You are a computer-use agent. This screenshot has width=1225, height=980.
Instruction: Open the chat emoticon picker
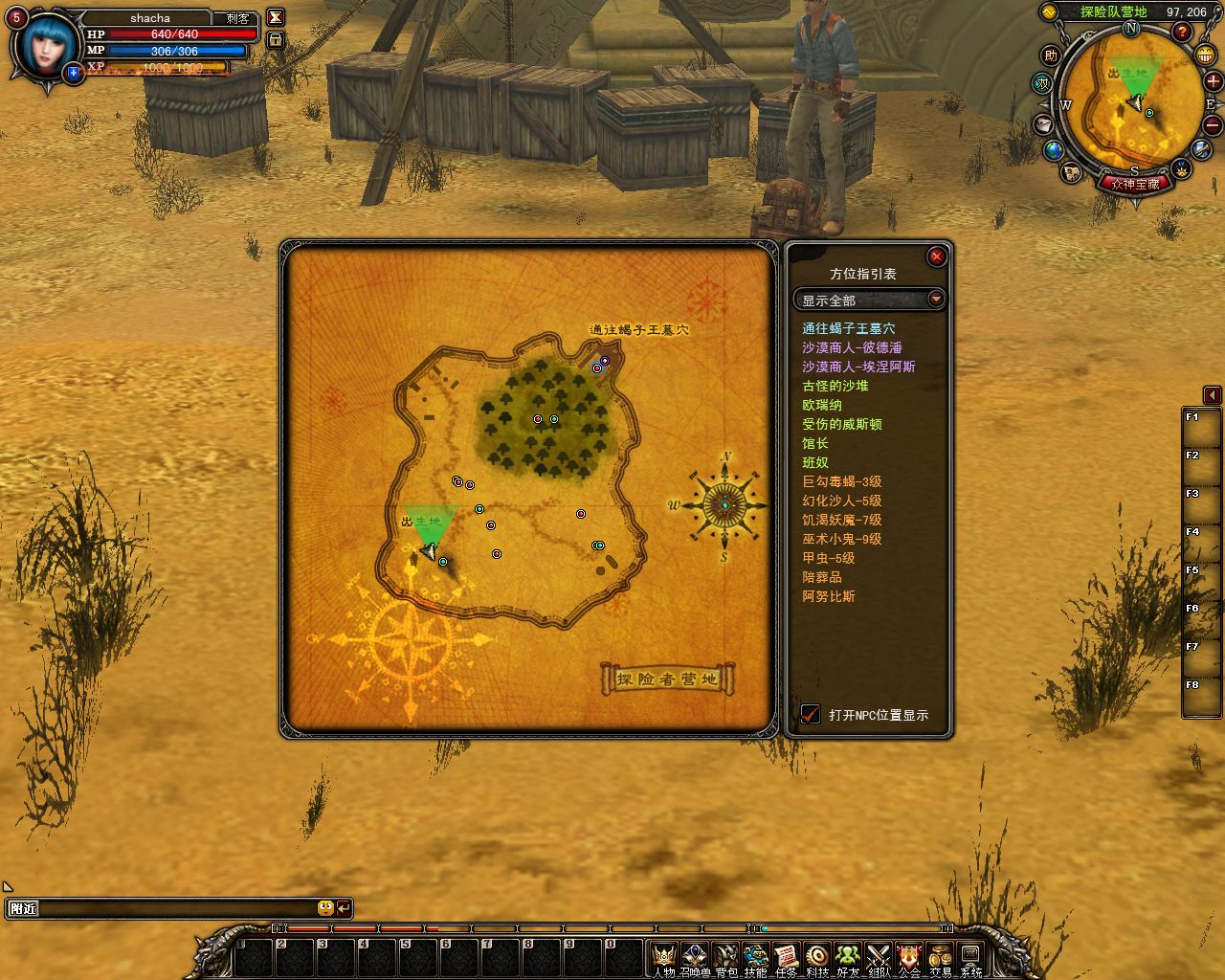tap(325, 908)
